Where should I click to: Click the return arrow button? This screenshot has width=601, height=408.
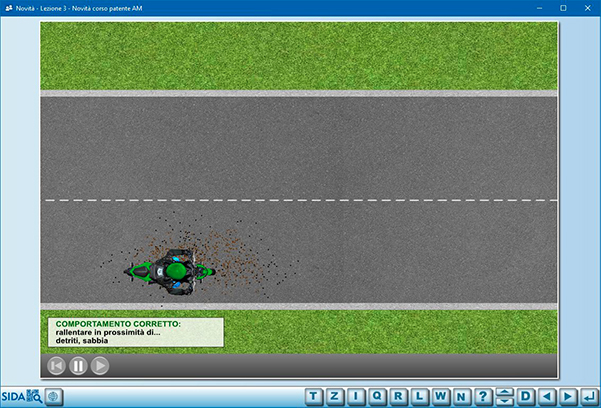tap(589, 397)
